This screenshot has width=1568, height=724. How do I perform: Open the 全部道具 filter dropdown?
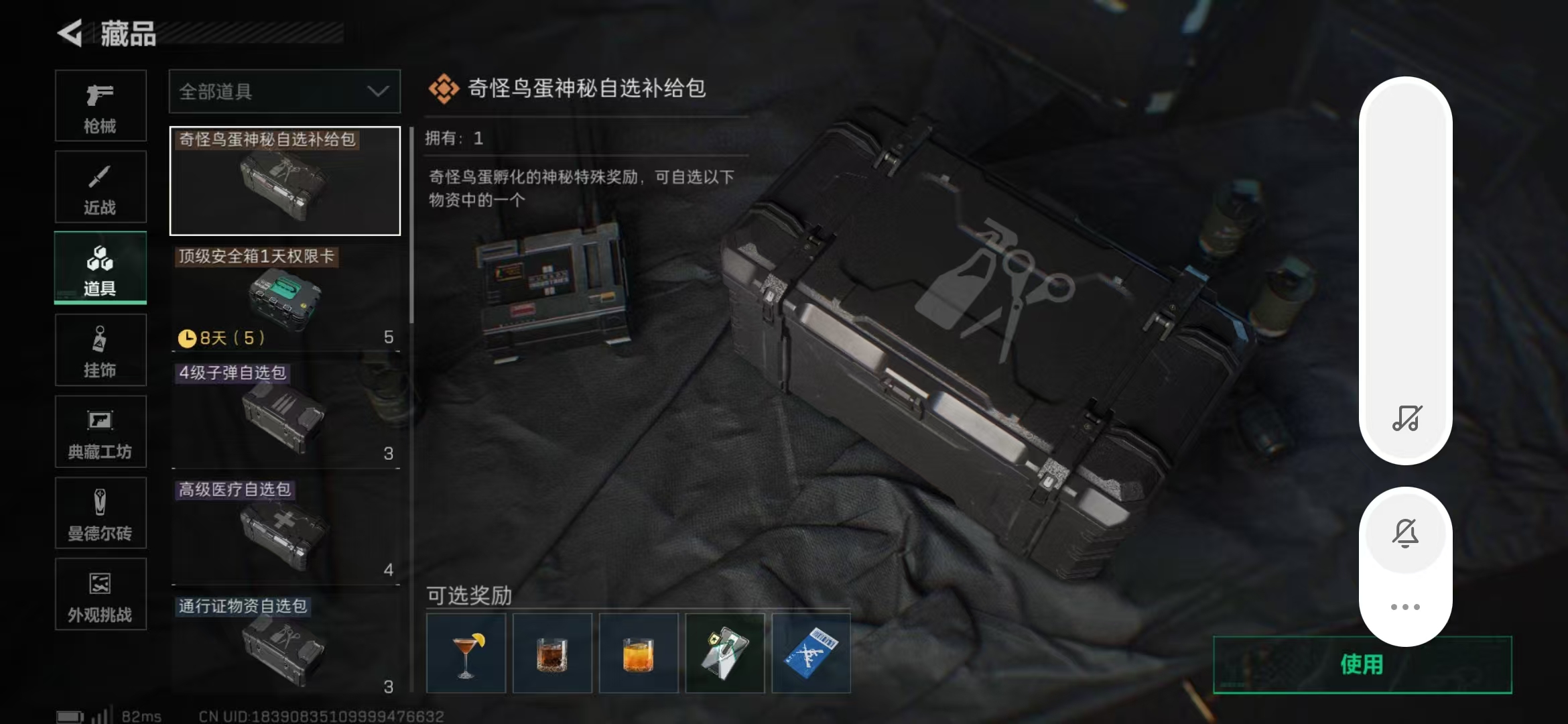click(x=284, y=91)
